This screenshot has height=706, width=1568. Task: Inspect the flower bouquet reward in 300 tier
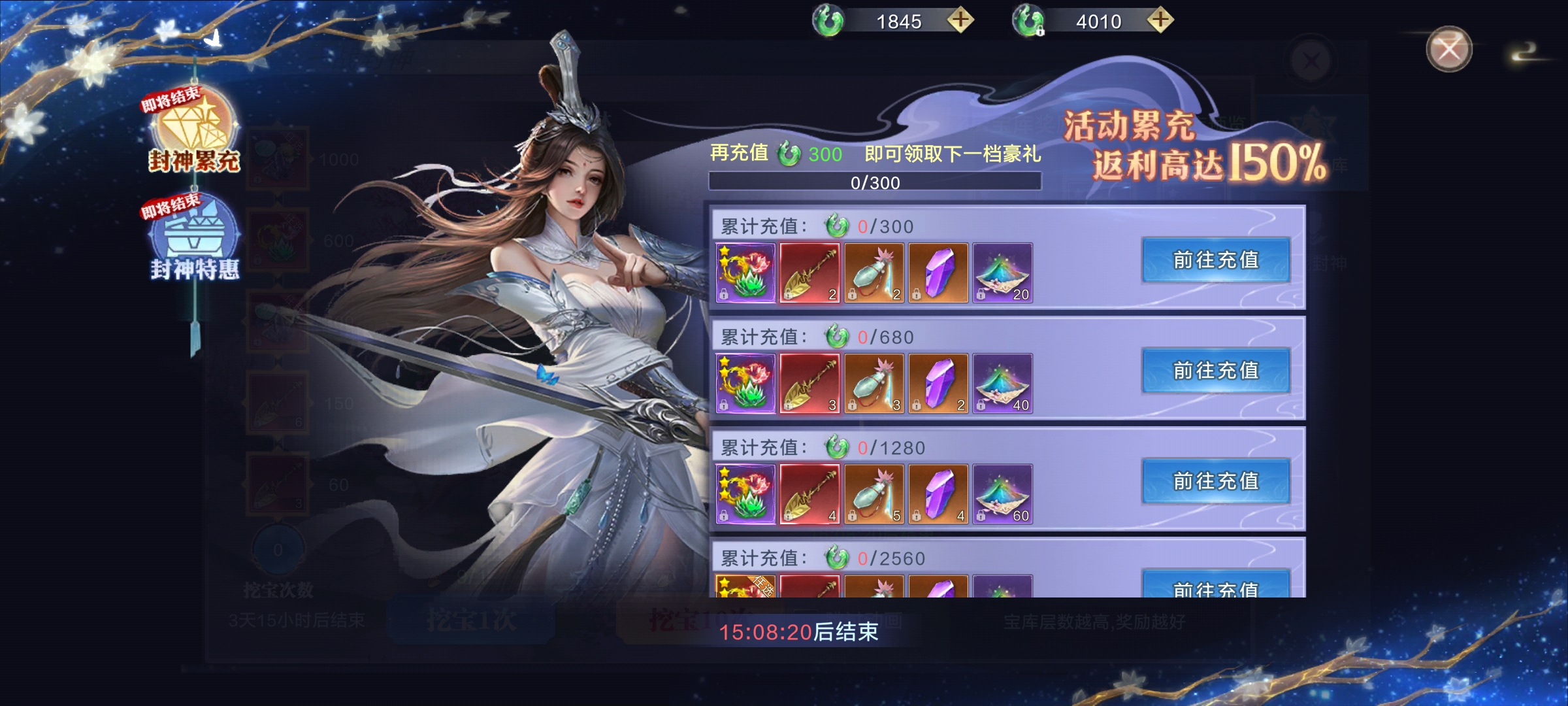(745, 273)
